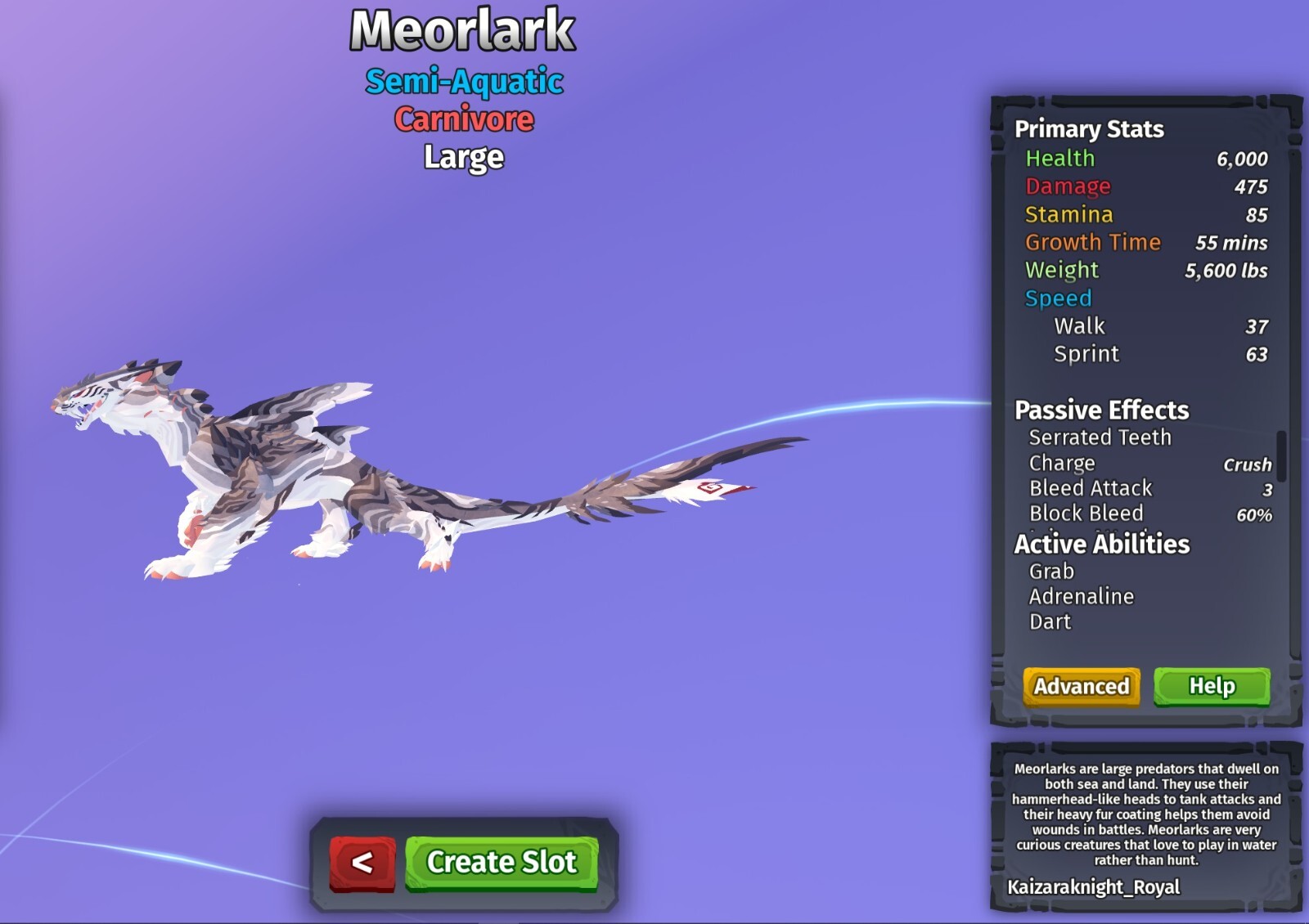This screenshot has height=924, width=1309.
Task: Open the Speed stats breakdown
Action: (1059, 298)
